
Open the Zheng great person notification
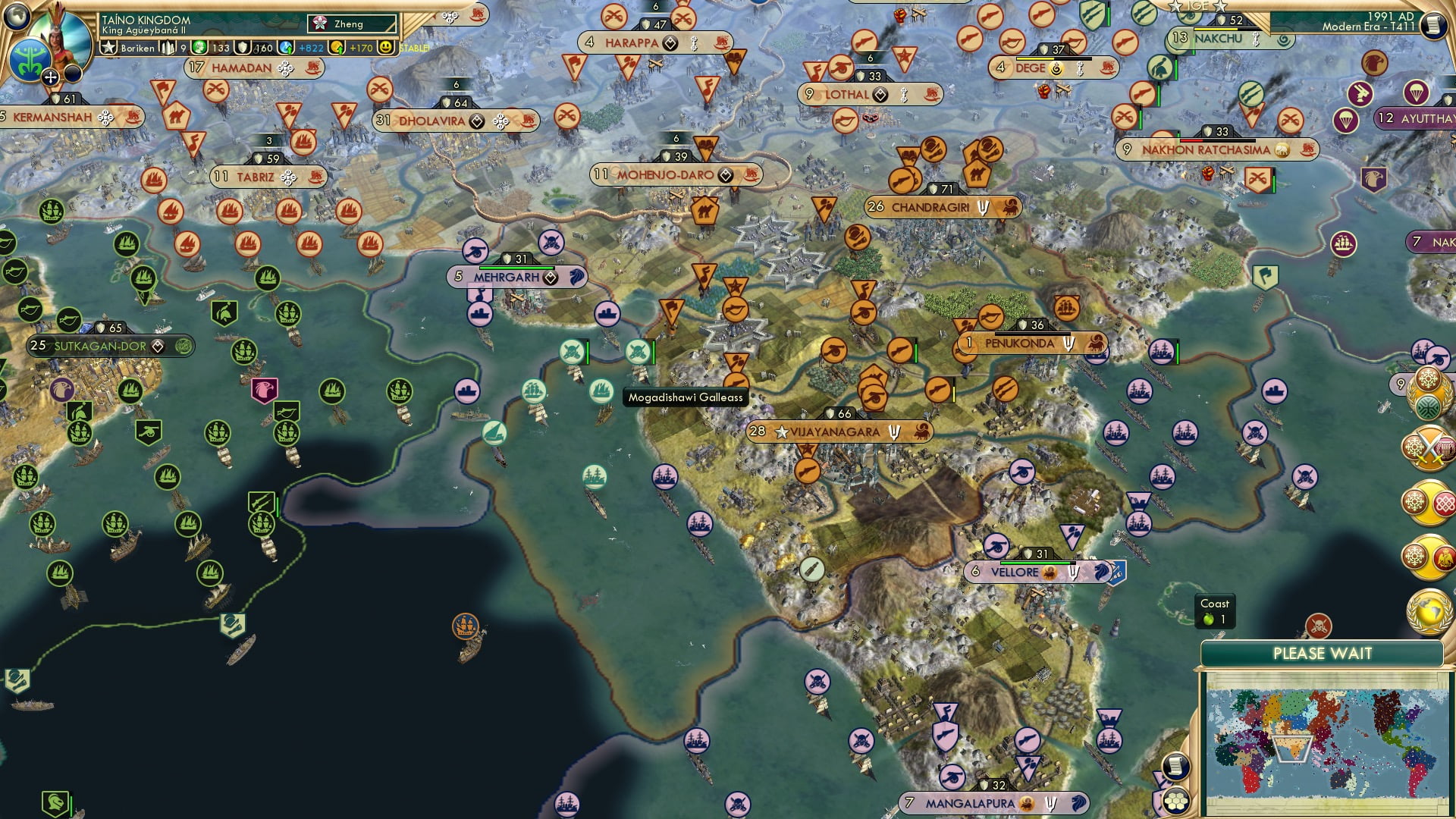point(350,24)
